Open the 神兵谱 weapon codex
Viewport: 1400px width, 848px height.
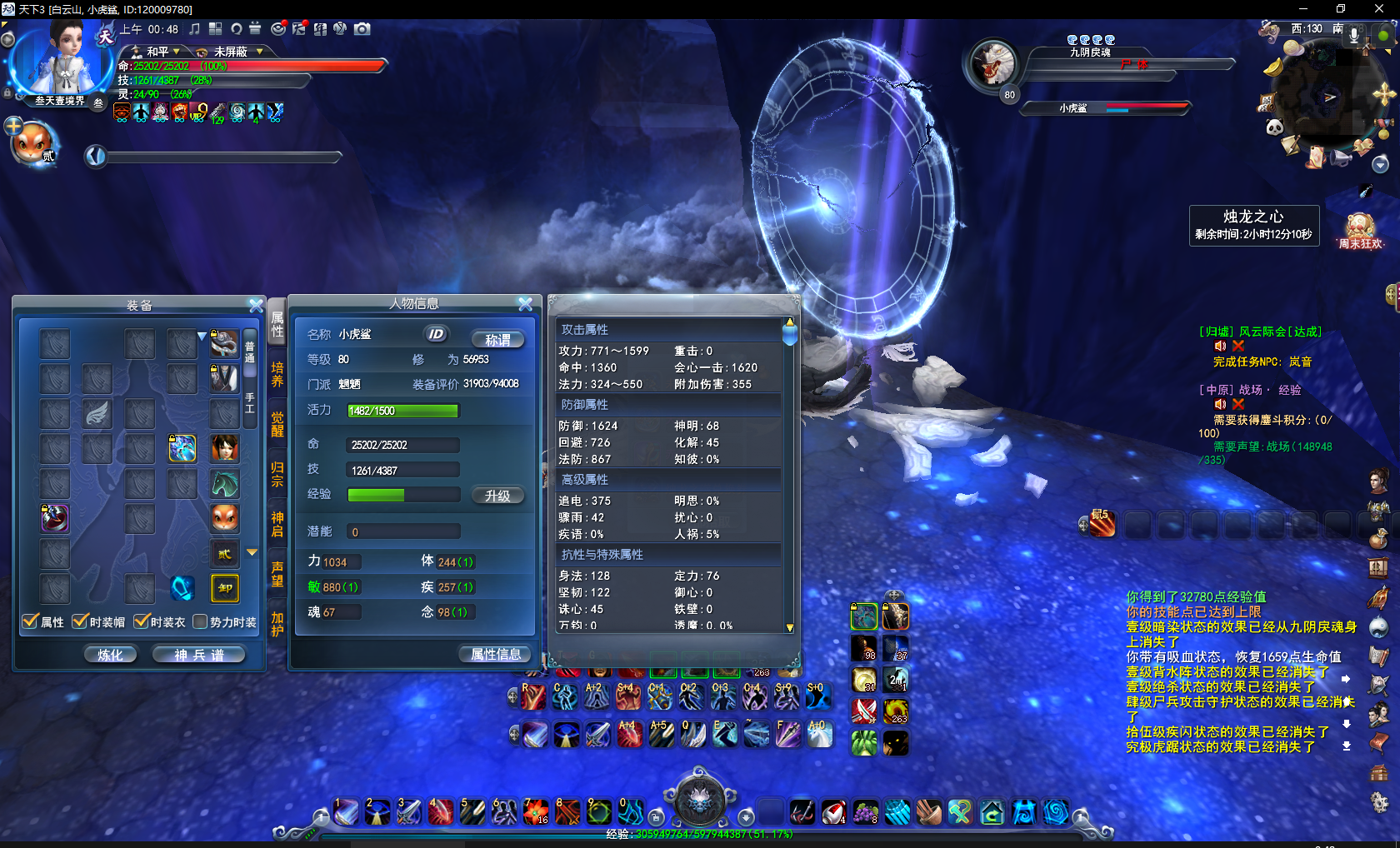coord(199,655)
